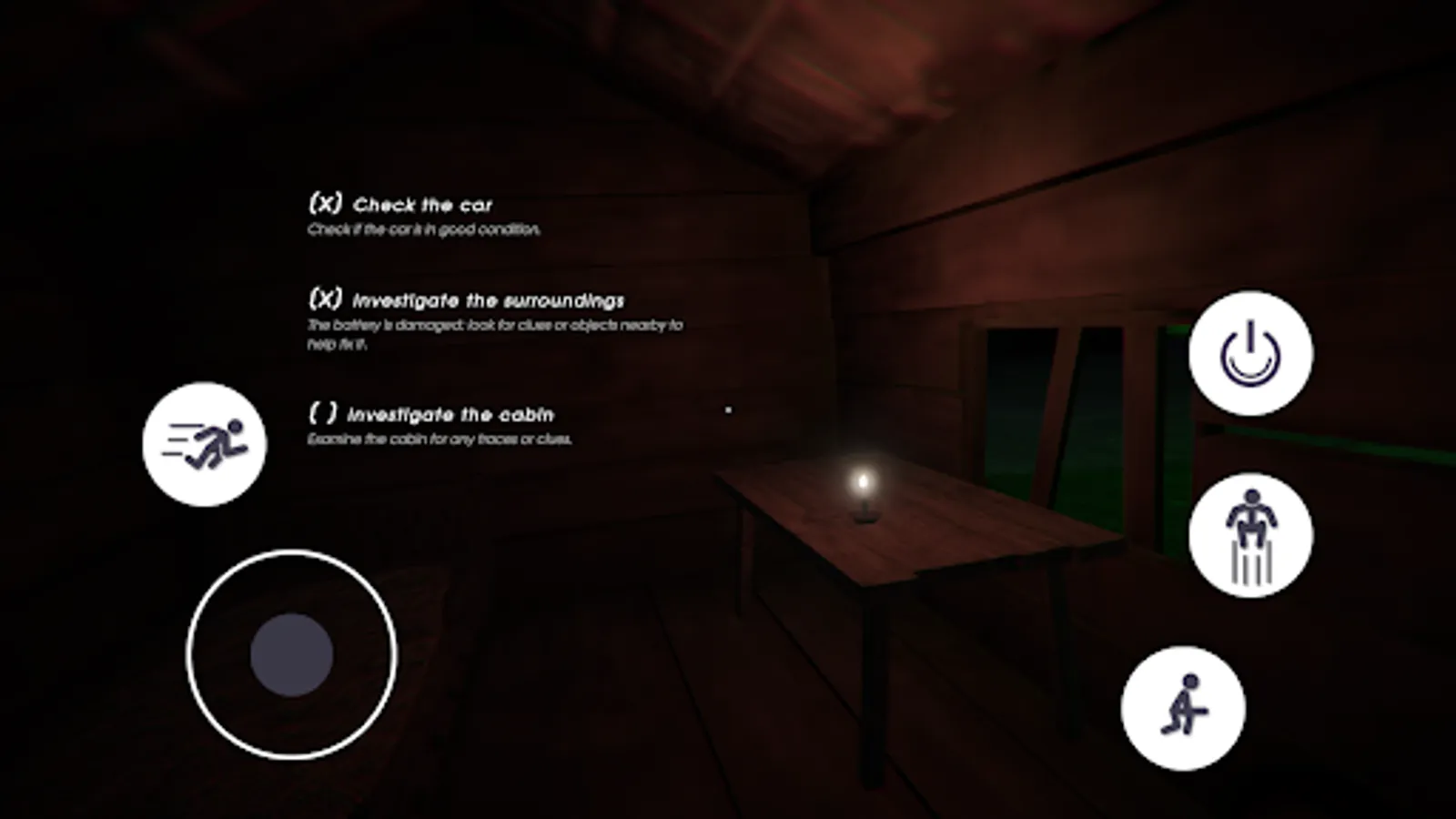
Task: Click the empty ( ) box for Investigate the cabin
Action: (x=324, y=414)
